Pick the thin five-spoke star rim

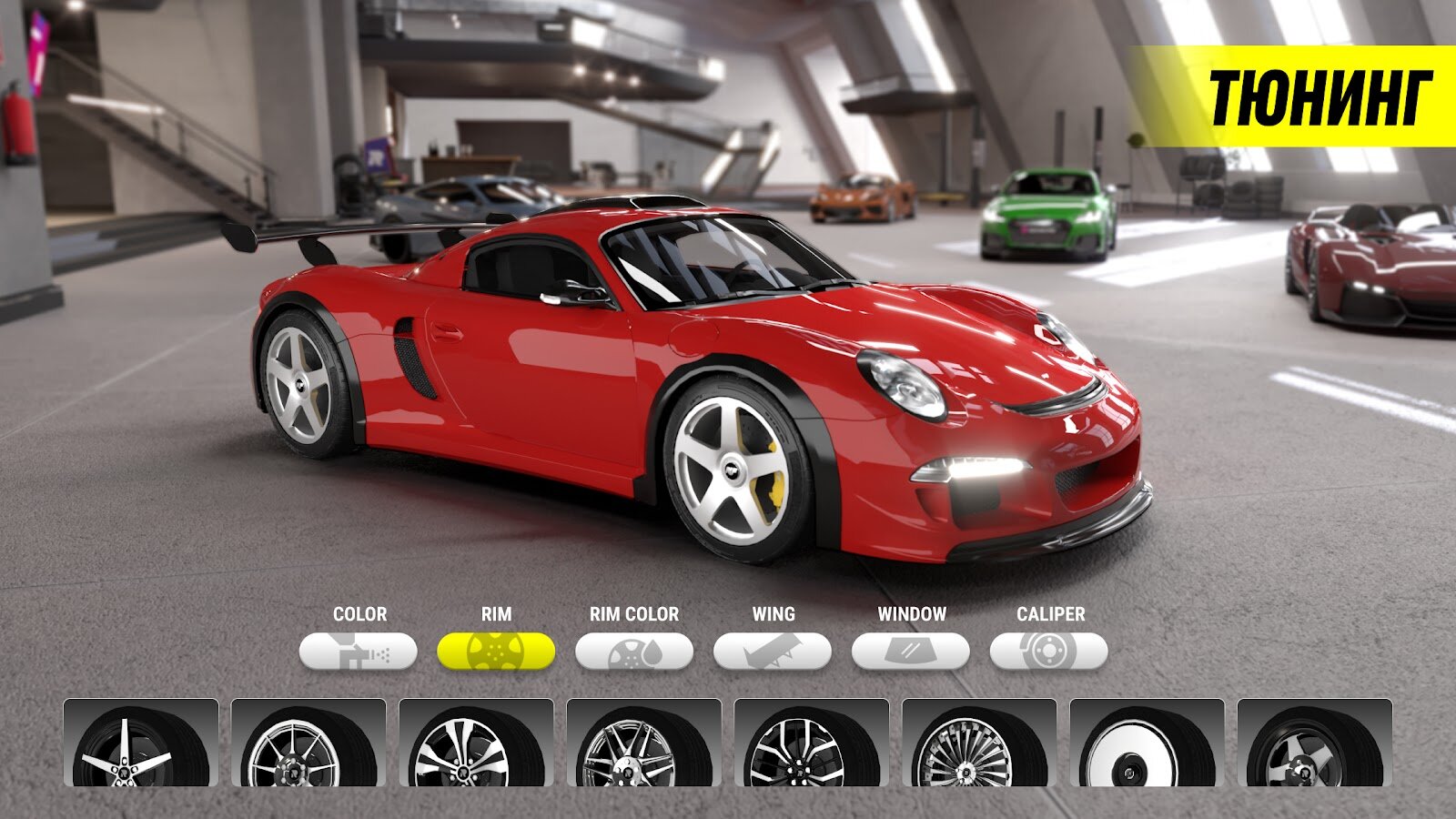141,743
